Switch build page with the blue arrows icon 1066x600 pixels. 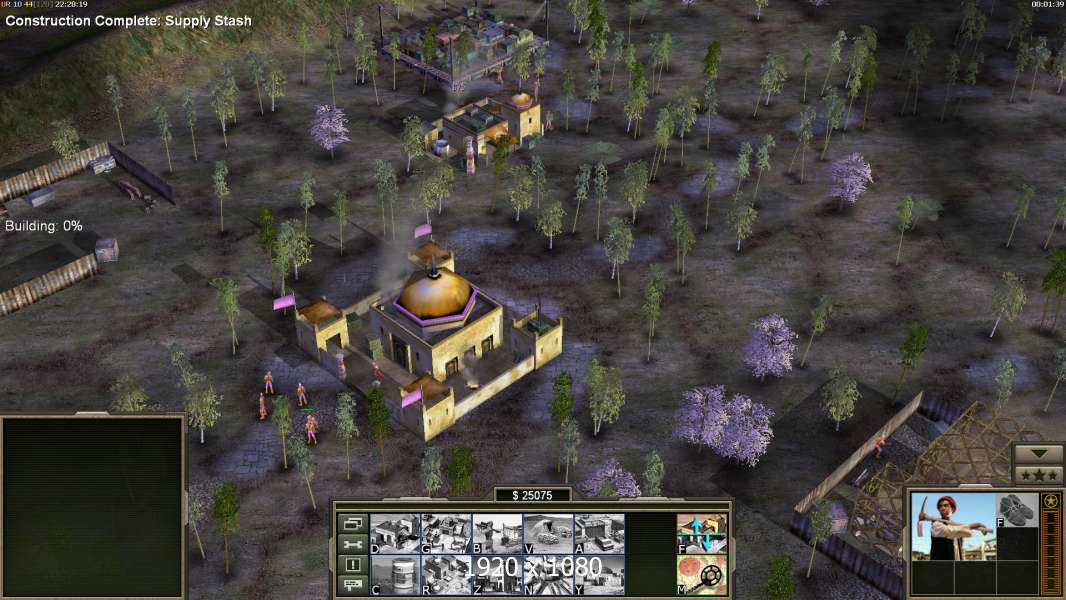(x=702, y=534)
